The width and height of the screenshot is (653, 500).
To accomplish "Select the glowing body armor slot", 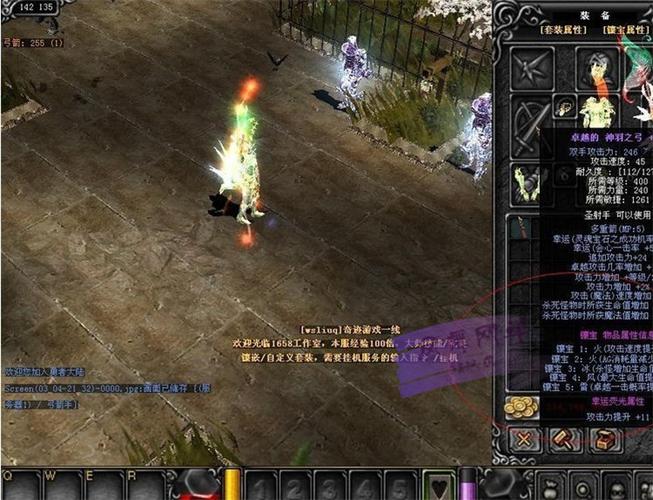I will [598, 111].
